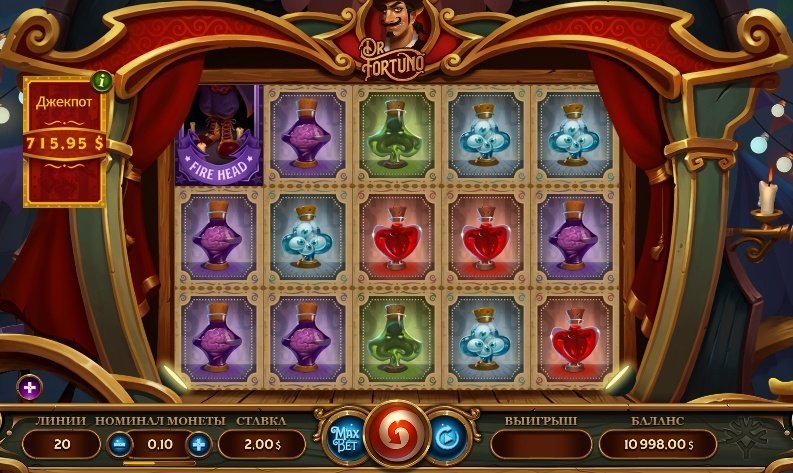This screenshot has width=793, height=473.
Task: Decrease the coin value with minus
Action: coord(119,443)
